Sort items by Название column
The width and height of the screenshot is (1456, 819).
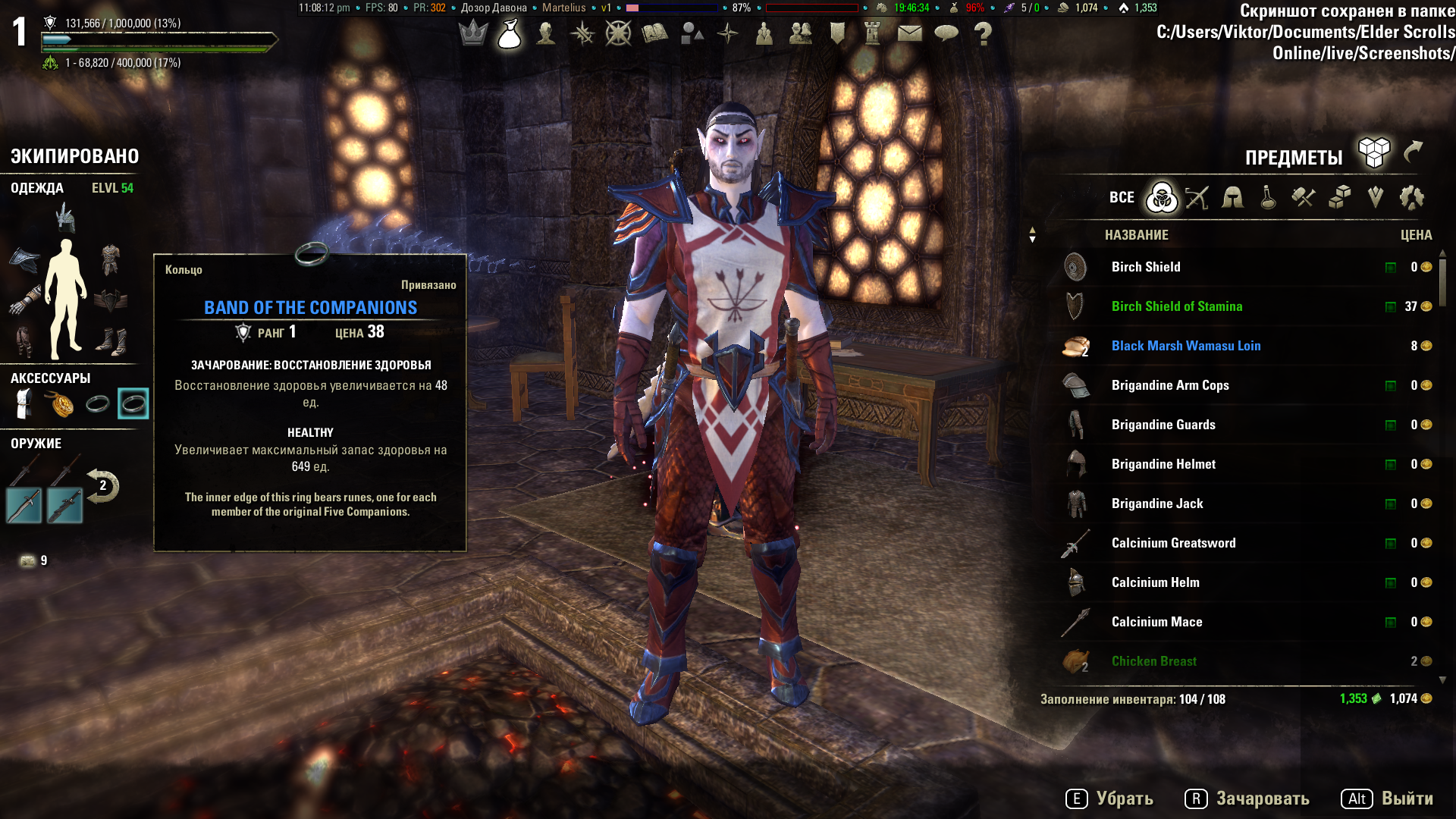coord(1136,235)
